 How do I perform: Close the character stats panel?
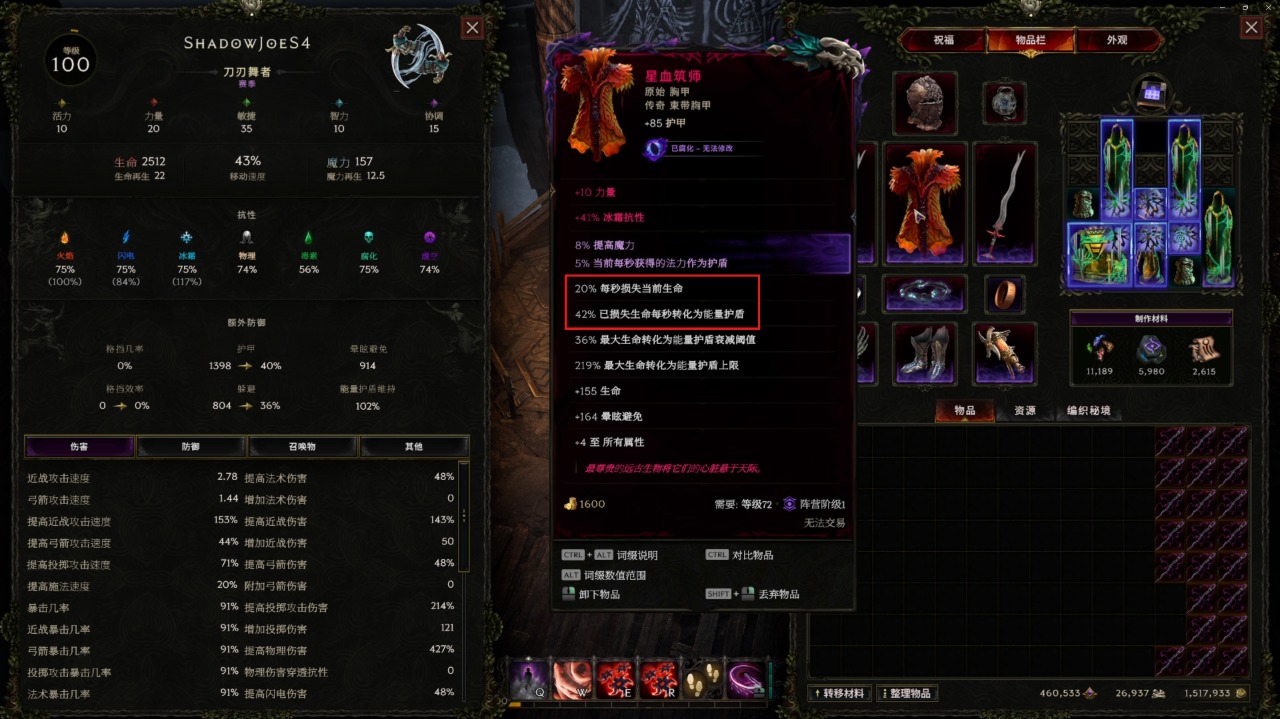(x=473, y=28)
